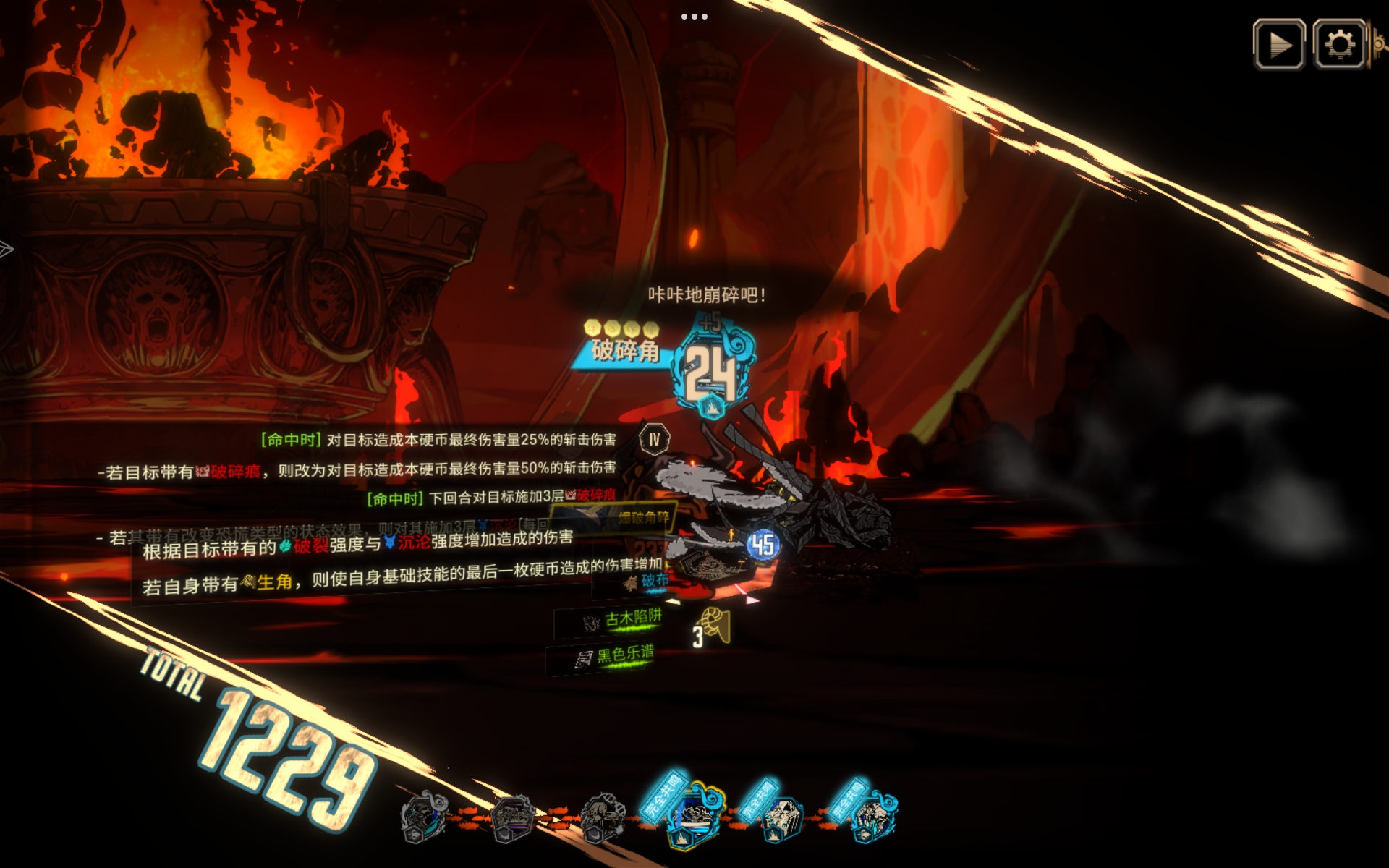This screenshot has width=1389, height=868.
Task: Select the gray skill icon with purple stripes
Action: (x=512, y=818)
